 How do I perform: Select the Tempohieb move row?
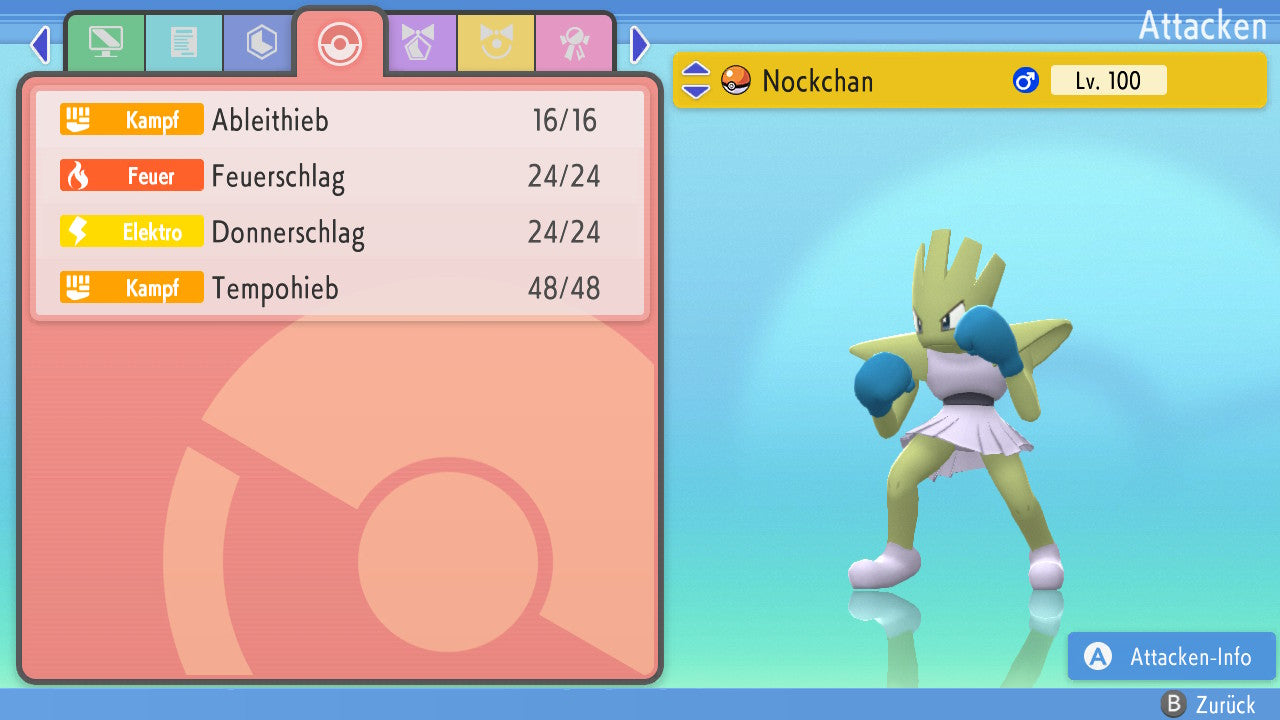click(x=340, y=289)
